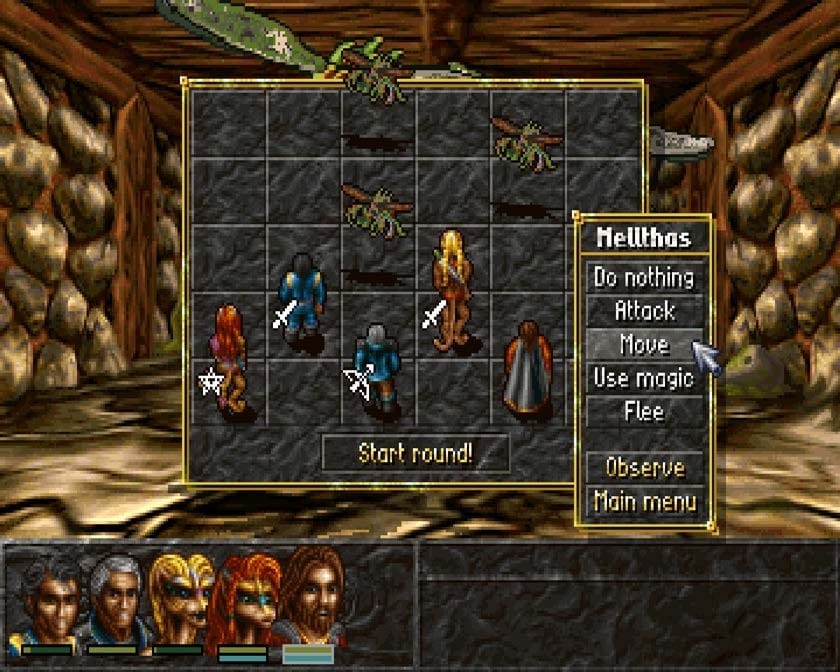
Task: Select the red-haired unit on the grid
Action: 228,357
